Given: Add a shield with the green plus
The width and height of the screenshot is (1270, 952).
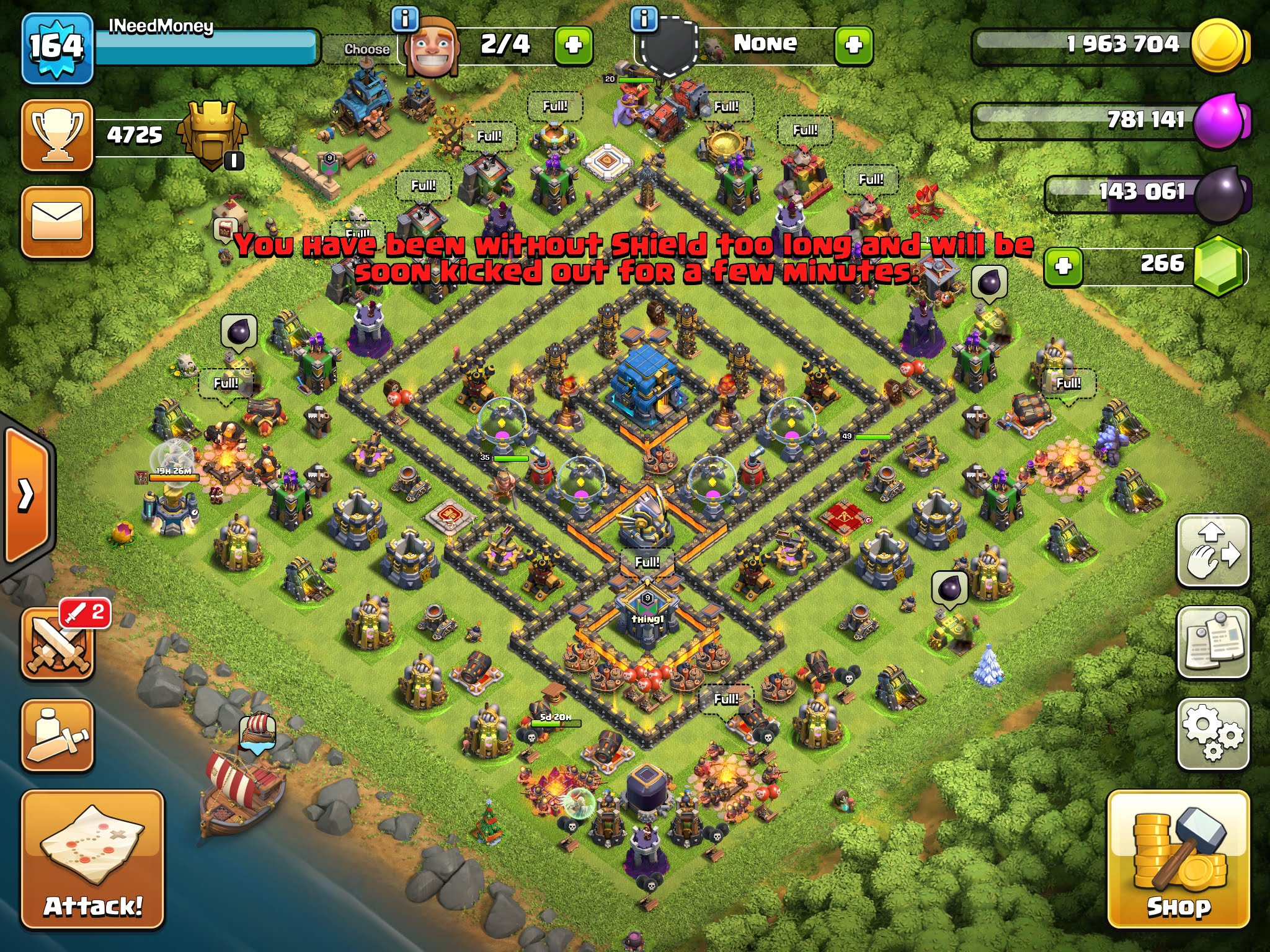Looking at the screenshot, I should click(853, 45).
